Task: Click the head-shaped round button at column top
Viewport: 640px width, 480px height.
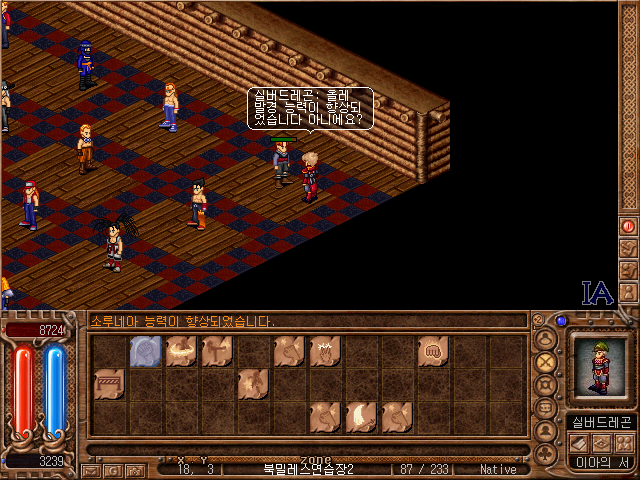Action: pos(546,339)
